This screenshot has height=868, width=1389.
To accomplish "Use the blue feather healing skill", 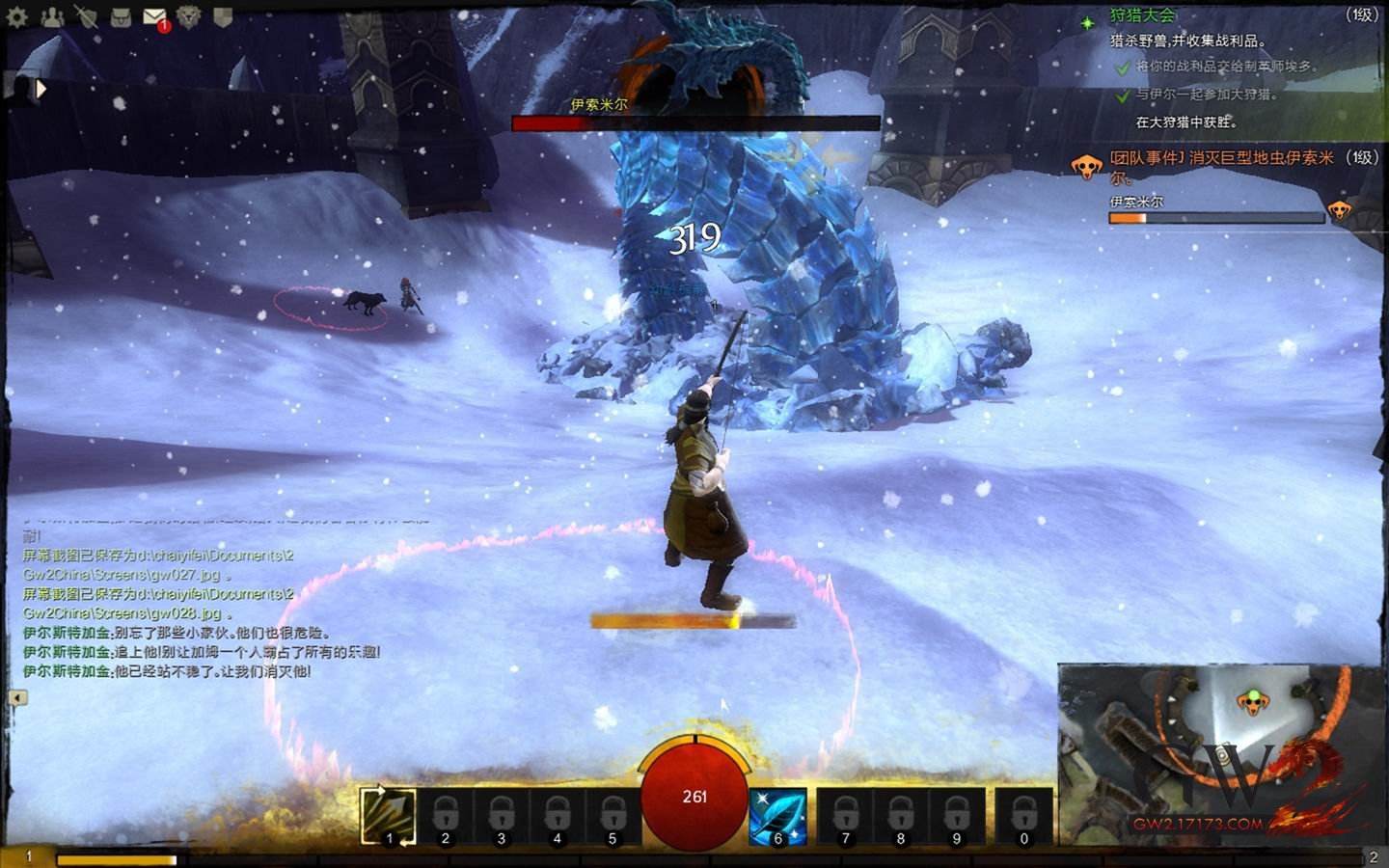I will click(777, 816).
